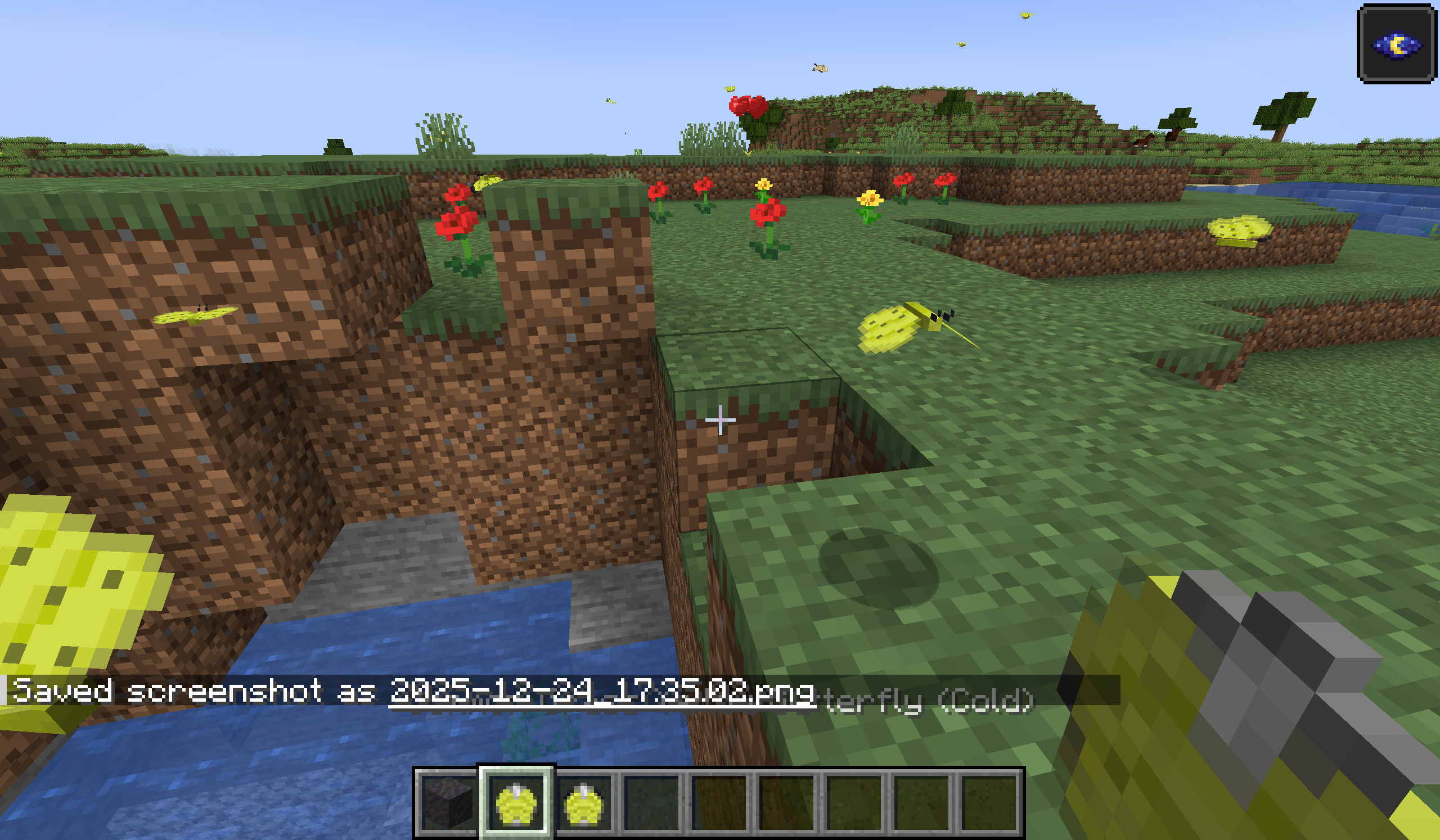
Task: Click the highlighted yellow butterfly bottle slot
Action: 516,803
